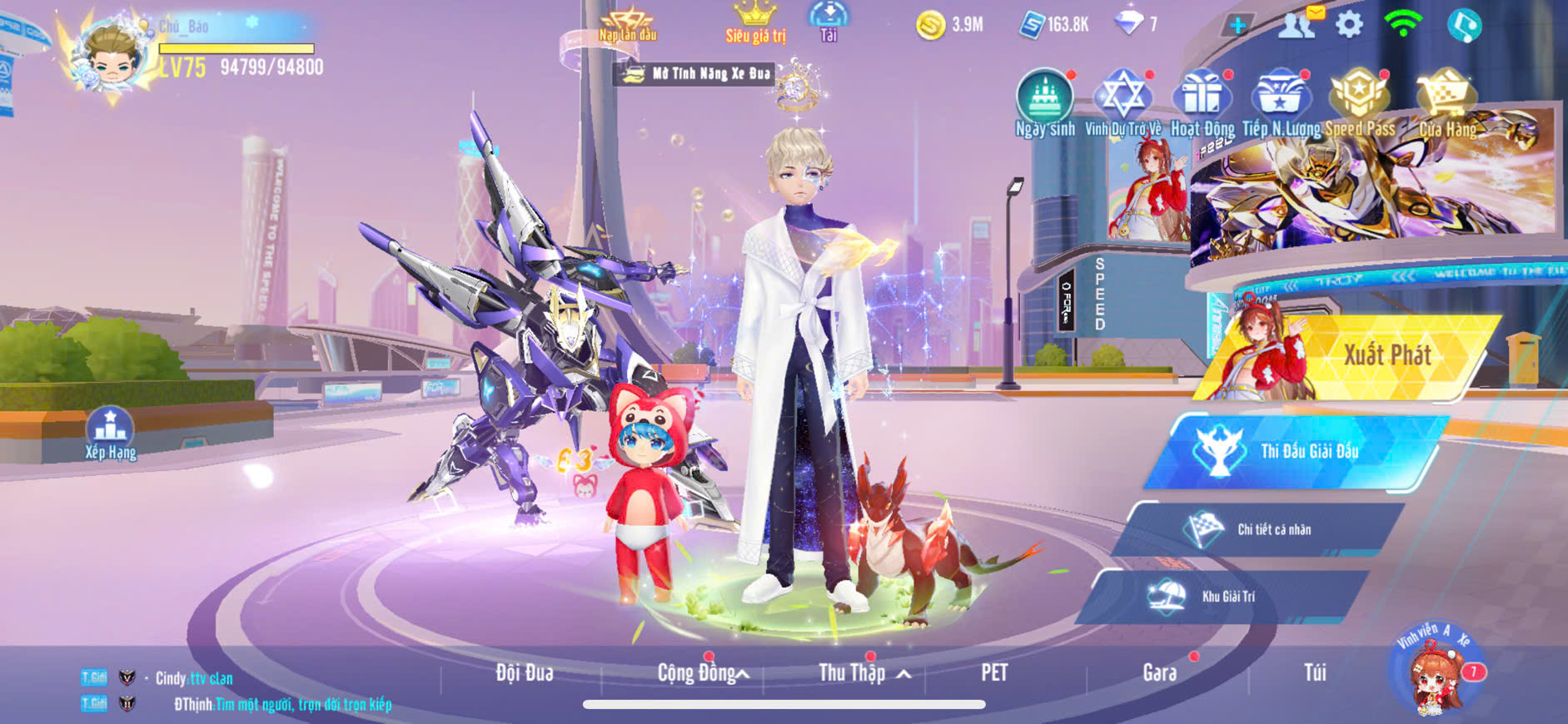This screenshot has width=1568, height=724.
Task: Open the Túi bag
Action: (x=1315, y=672)
